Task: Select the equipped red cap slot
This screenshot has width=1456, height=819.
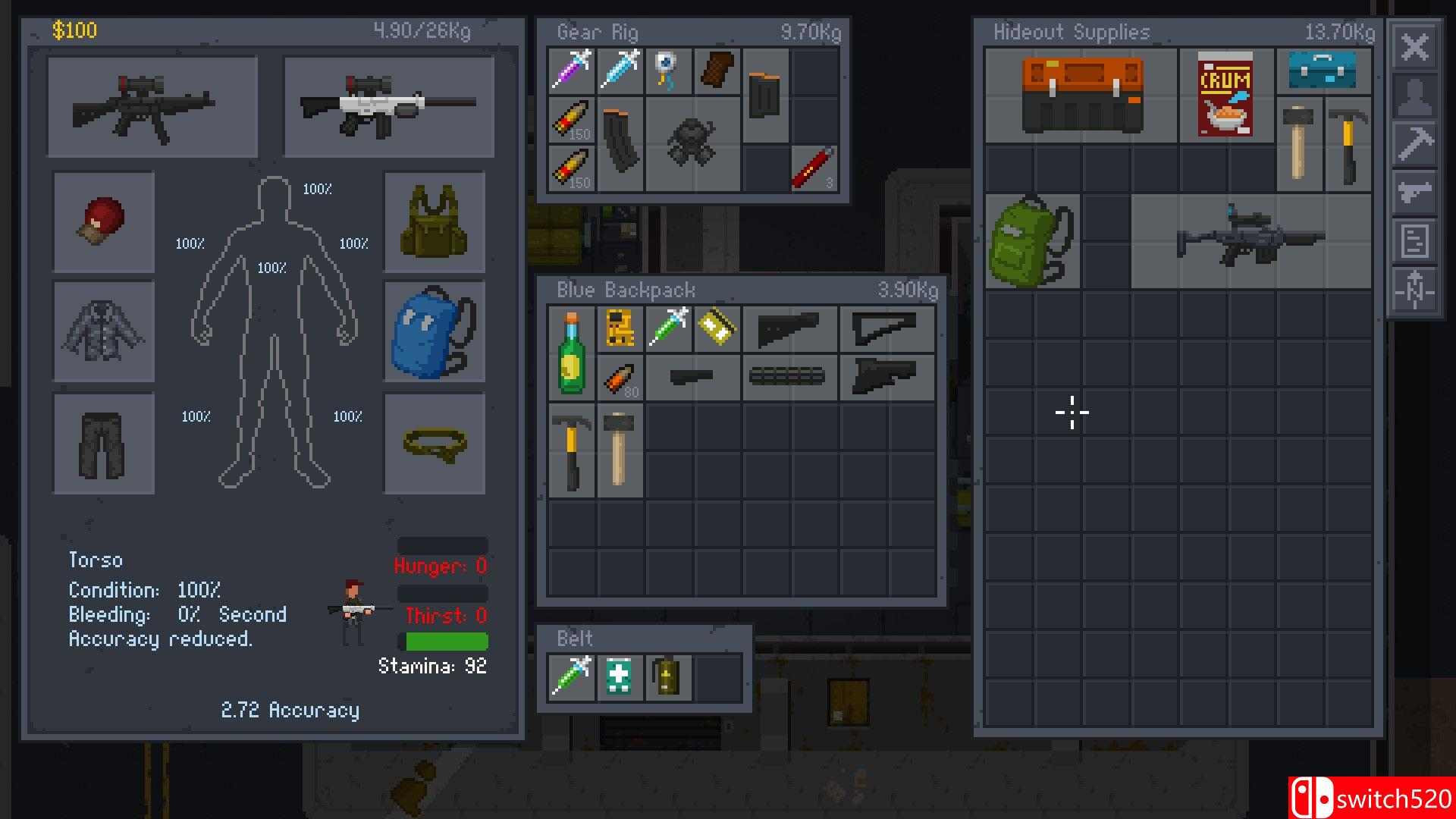Action: click(x=104, y=222)
